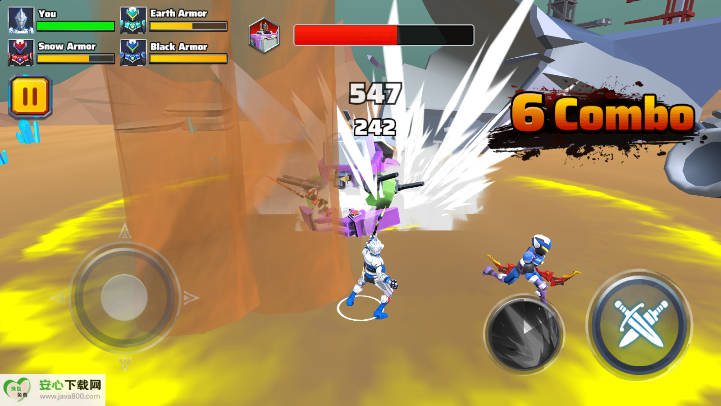Image resolution: width=721 pixels, height=406 pixels.
Task: Select the Black Armor teammate portrait
Action: [133, 51]
